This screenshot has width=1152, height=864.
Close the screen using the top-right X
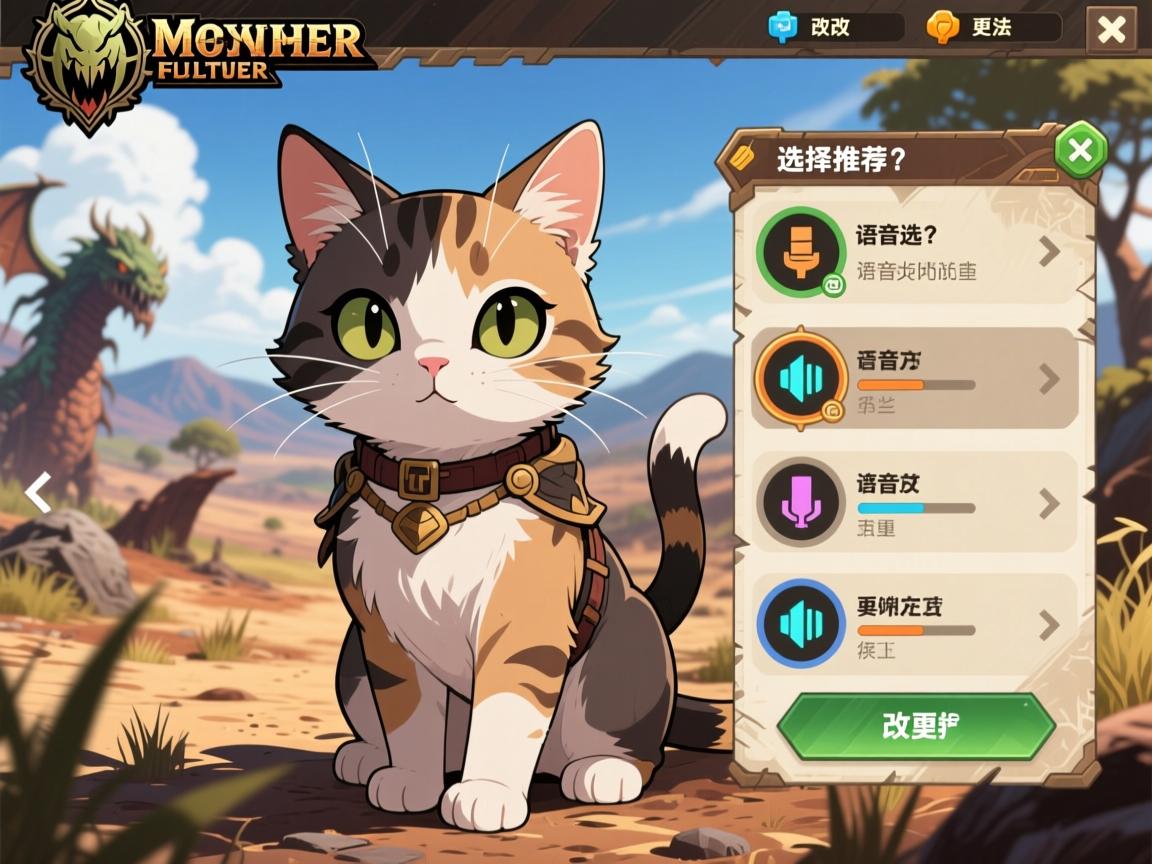1111,30
